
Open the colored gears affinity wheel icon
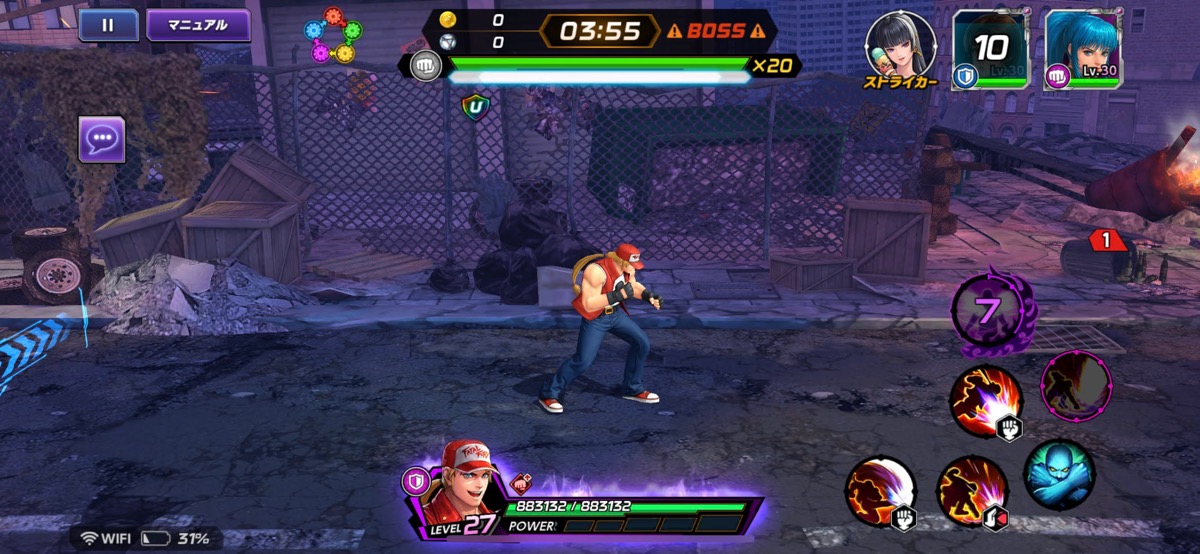tap(333, 36)
